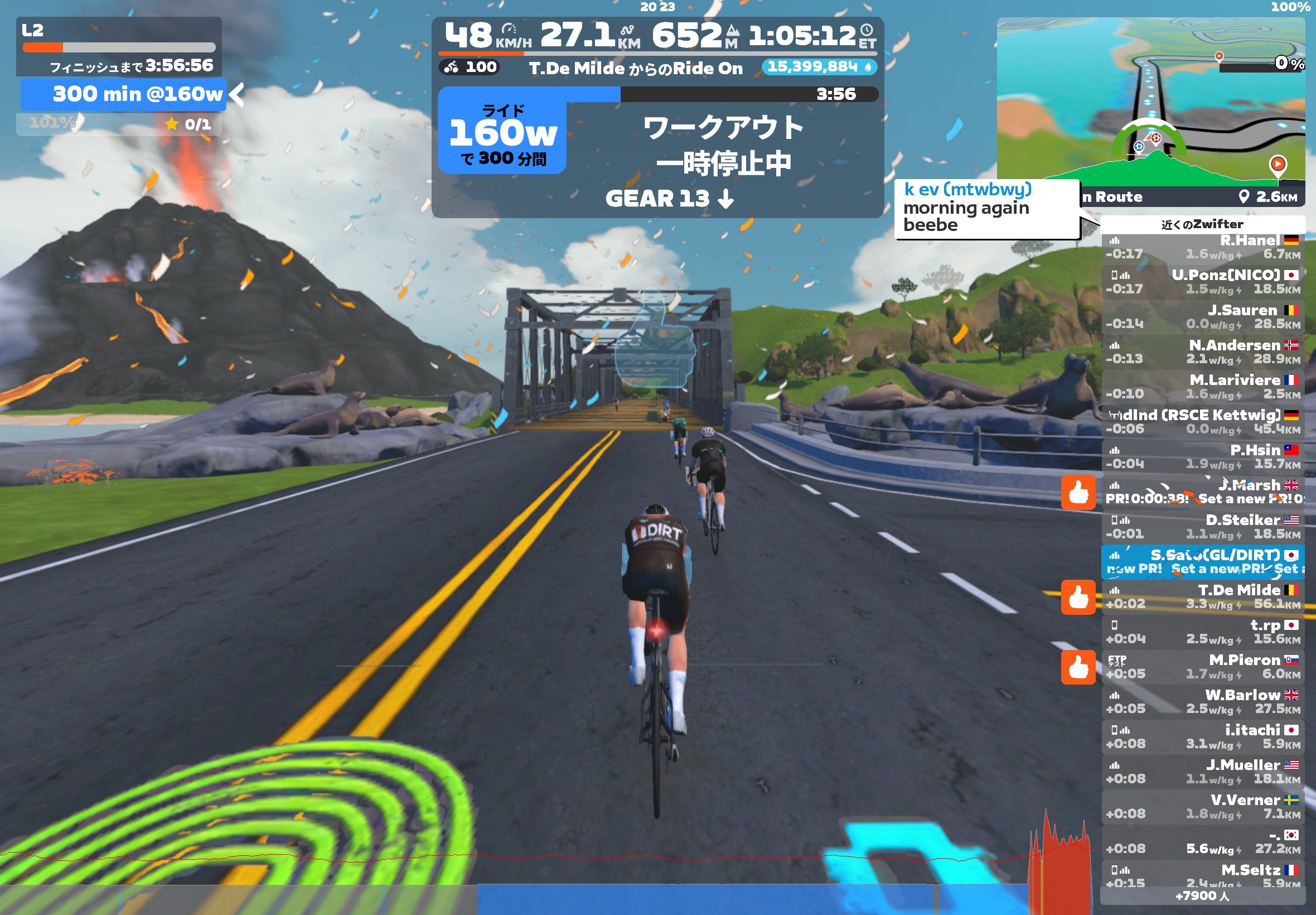Give Ride On to J.Marsh
The width and height of the screenshot is (1316, 915).
[1078, 493]
